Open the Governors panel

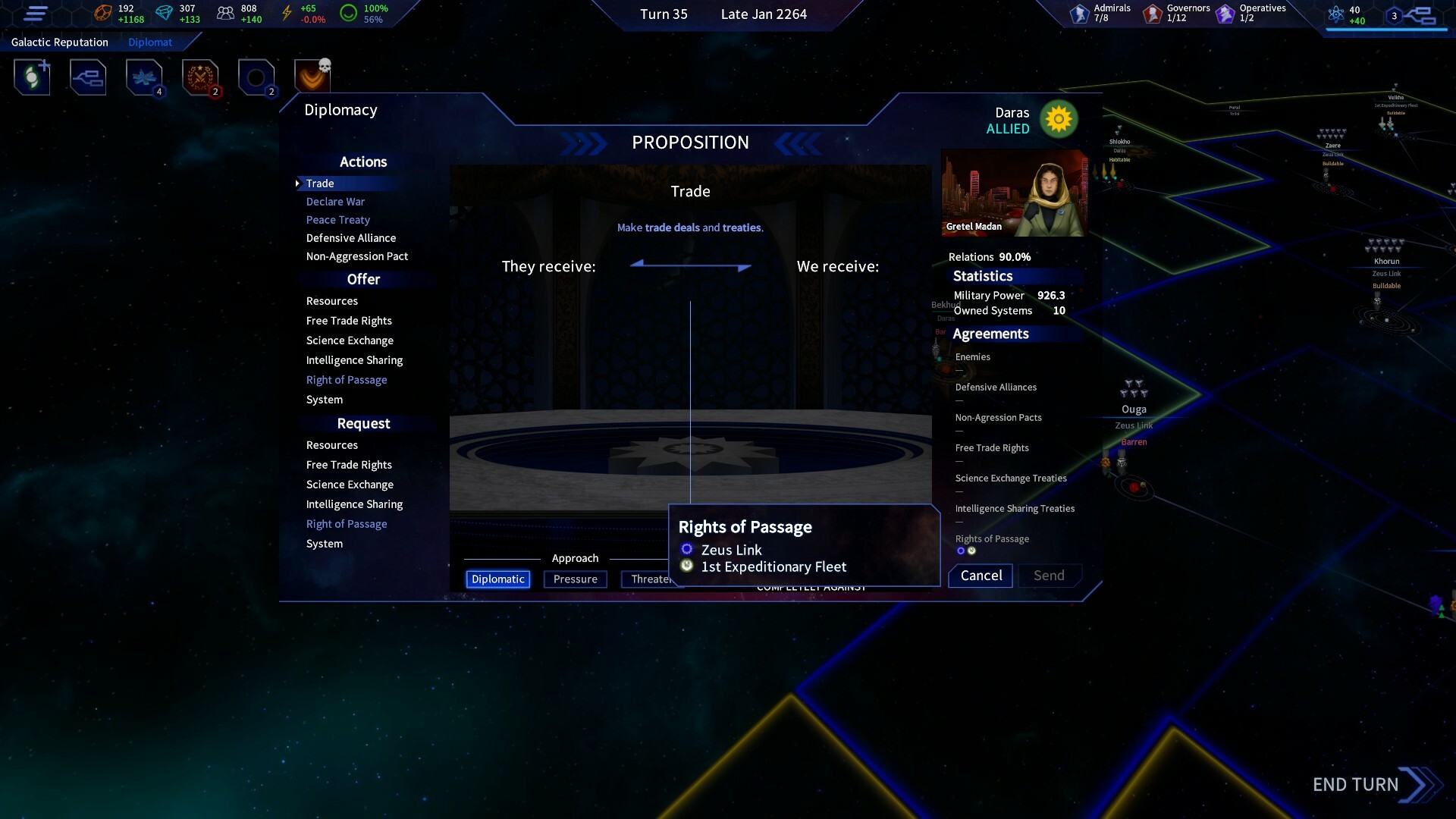click(x=1176, y=13)
